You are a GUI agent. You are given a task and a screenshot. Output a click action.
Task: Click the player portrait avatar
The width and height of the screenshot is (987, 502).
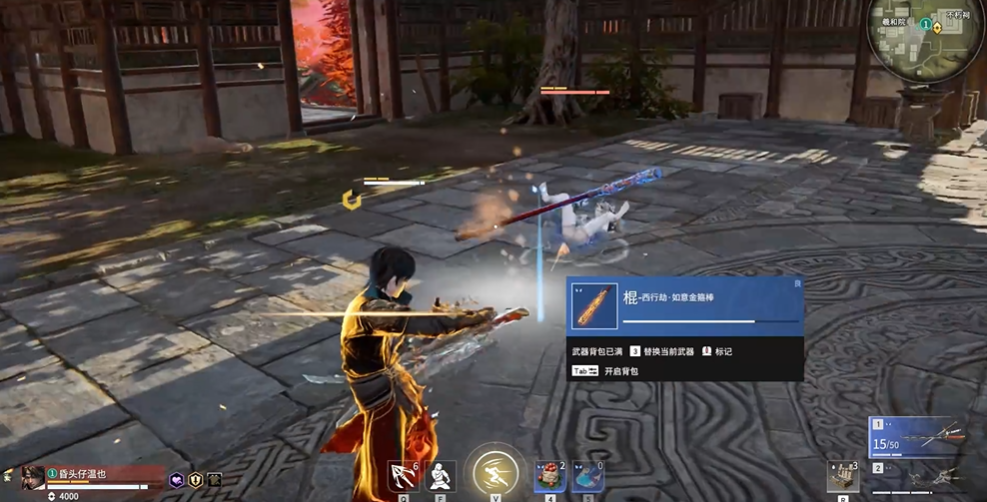tap(33, 476)
